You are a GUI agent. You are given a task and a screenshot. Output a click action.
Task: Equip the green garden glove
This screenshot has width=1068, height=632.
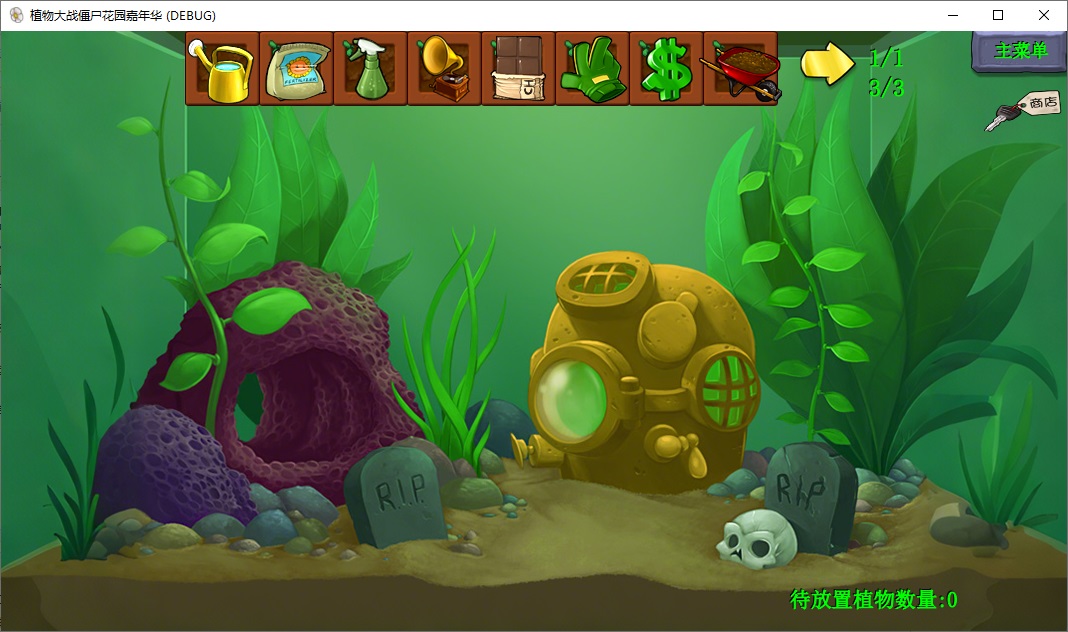[x=592, y=68]
